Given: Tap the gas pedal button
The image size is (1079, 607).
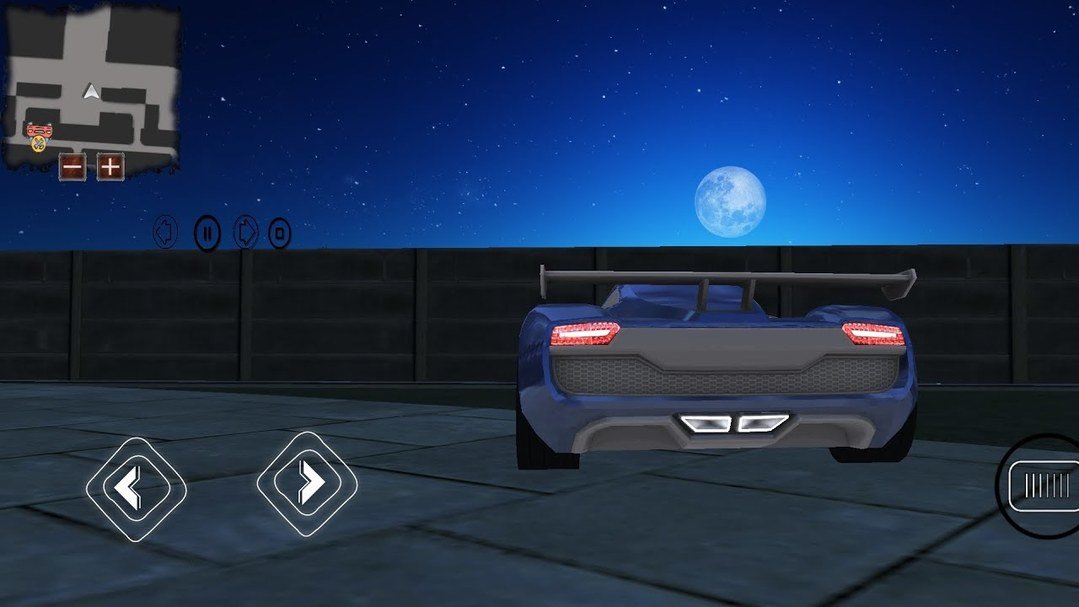Looking at the screenshot, I should click(1042, 486).
